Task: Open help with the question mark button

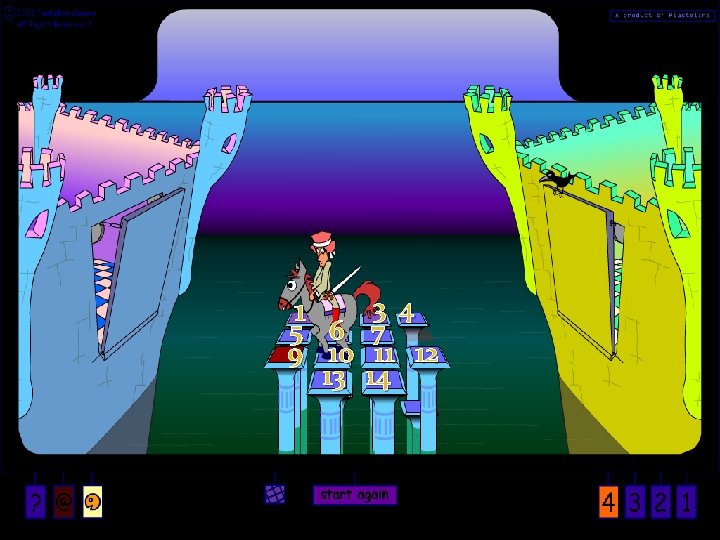Action: pos(36,503)
